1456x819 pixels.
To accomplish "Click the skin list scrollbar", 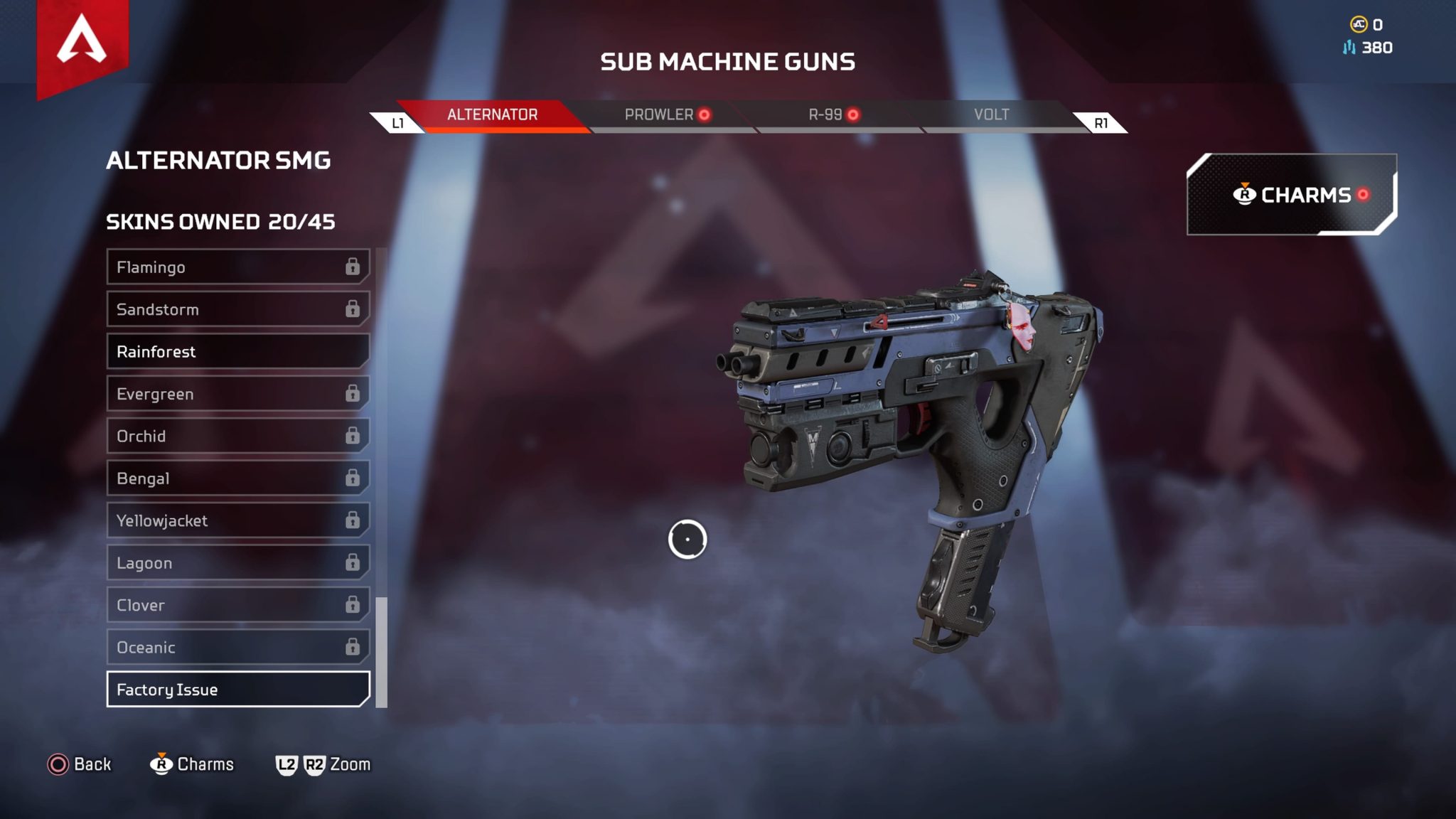I will (382, 652).
